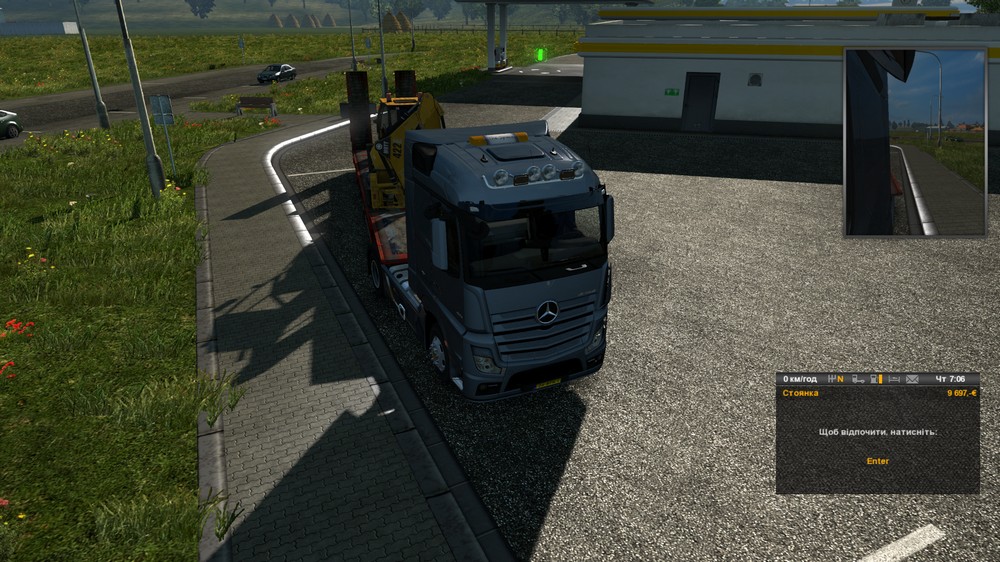Select the fuel pump icon

(874, 379)
